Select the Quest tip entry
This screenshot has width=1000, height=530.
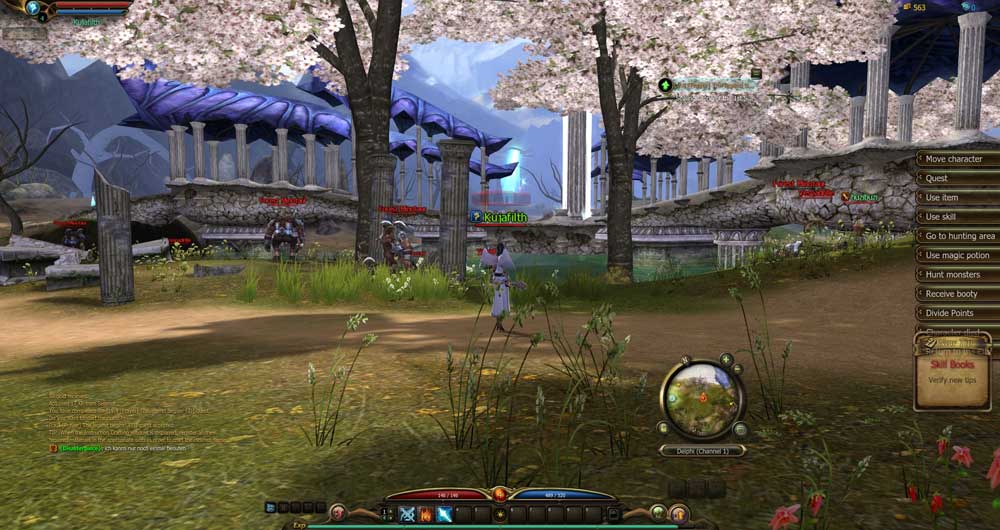(955, 178)
